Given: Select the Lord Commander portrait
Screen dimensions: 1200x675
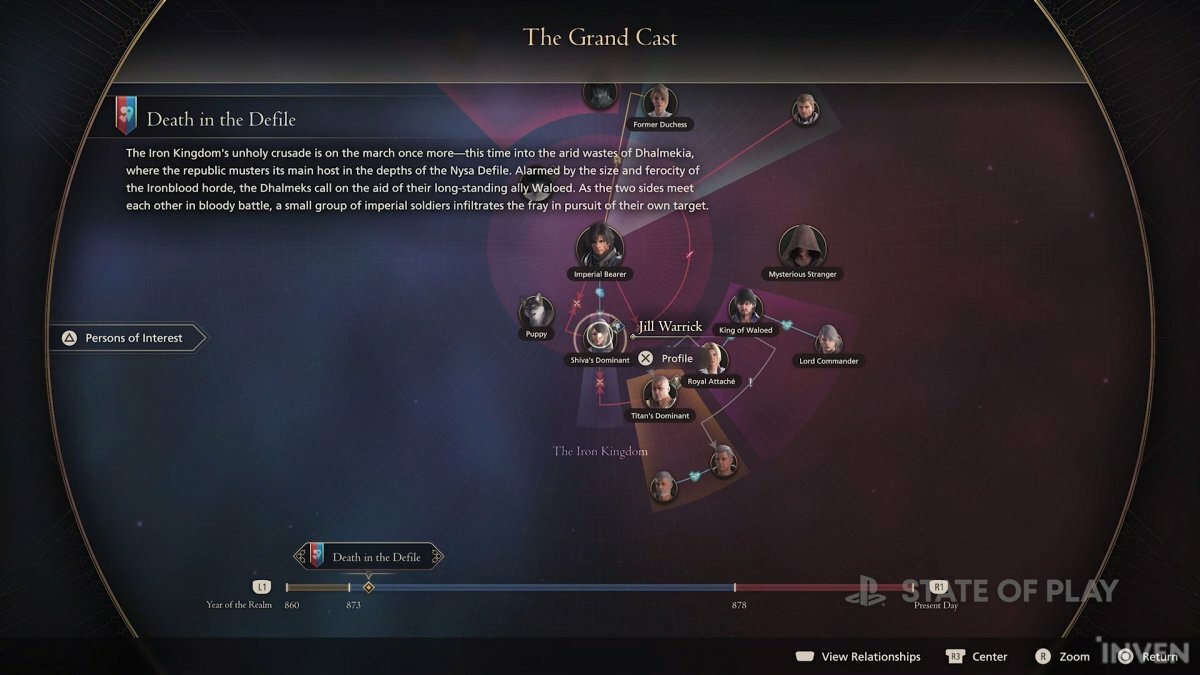Looking at the screenshot, I should coord(828,340).
